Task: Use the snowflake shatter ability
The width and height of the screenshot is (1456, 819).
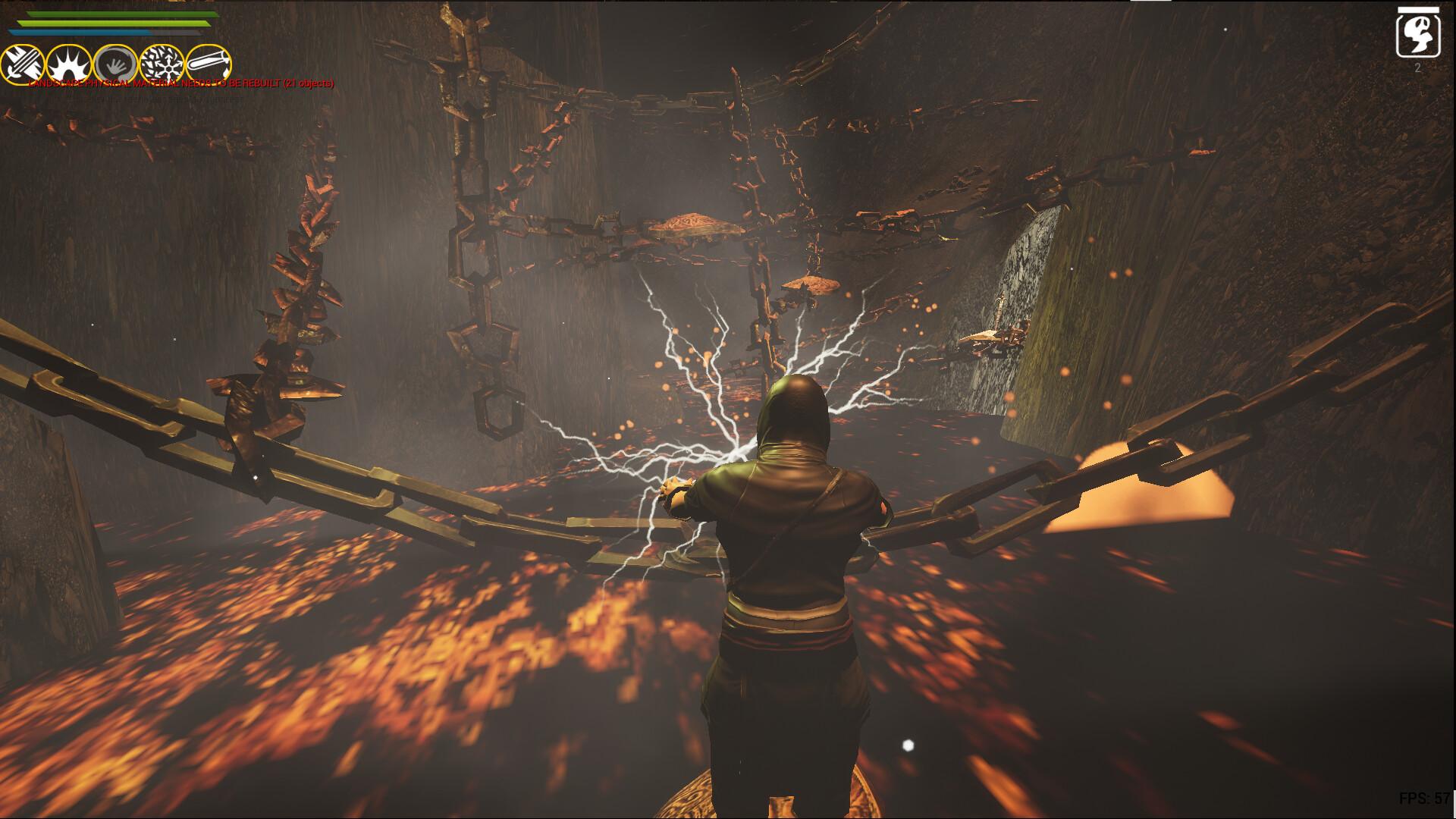Action: [x=162, y=62]
